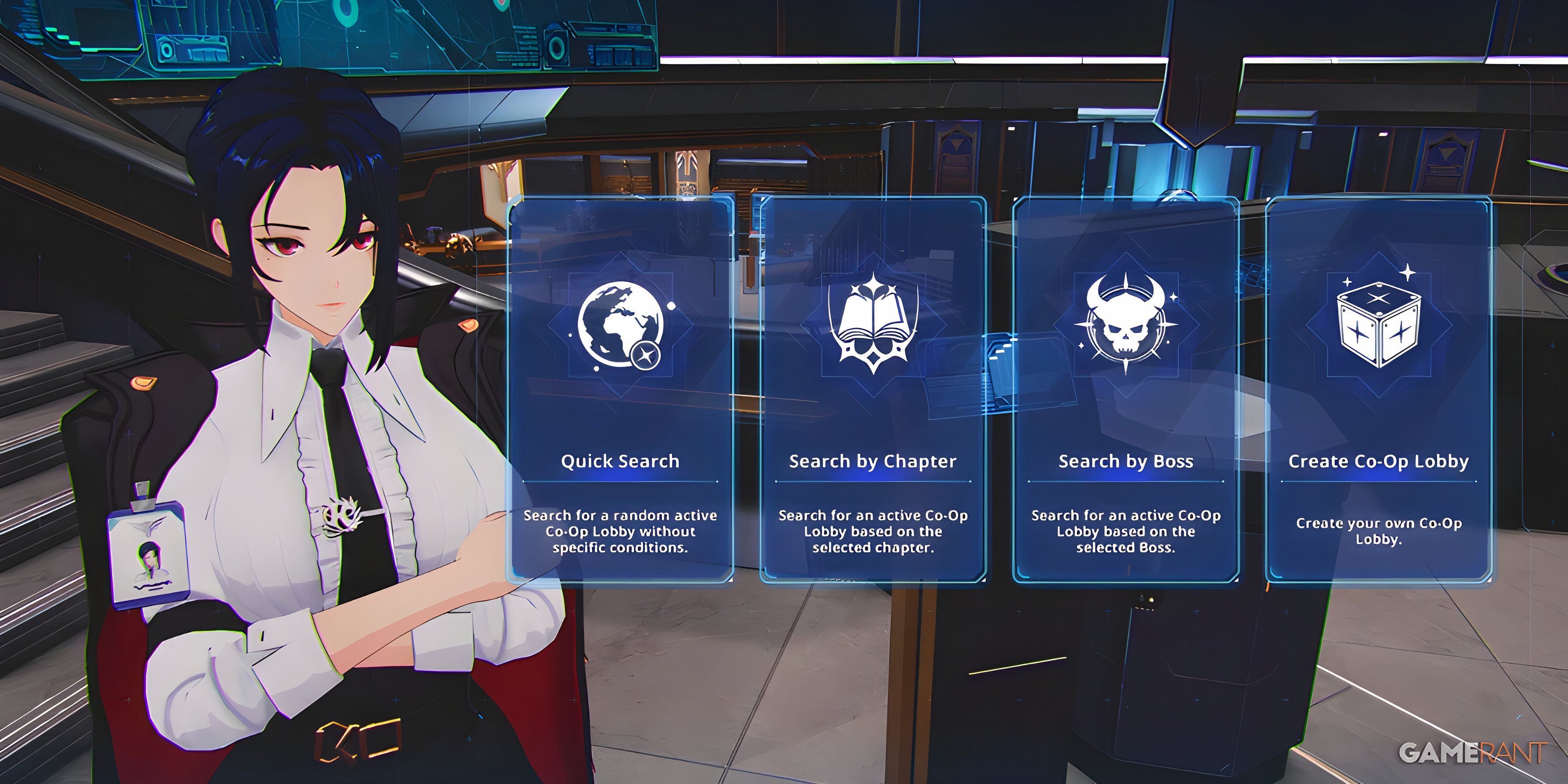Switch to the Search by Chapter tab
The width and height of the screenshot is (1568, 784).
[x=873, y=461]
